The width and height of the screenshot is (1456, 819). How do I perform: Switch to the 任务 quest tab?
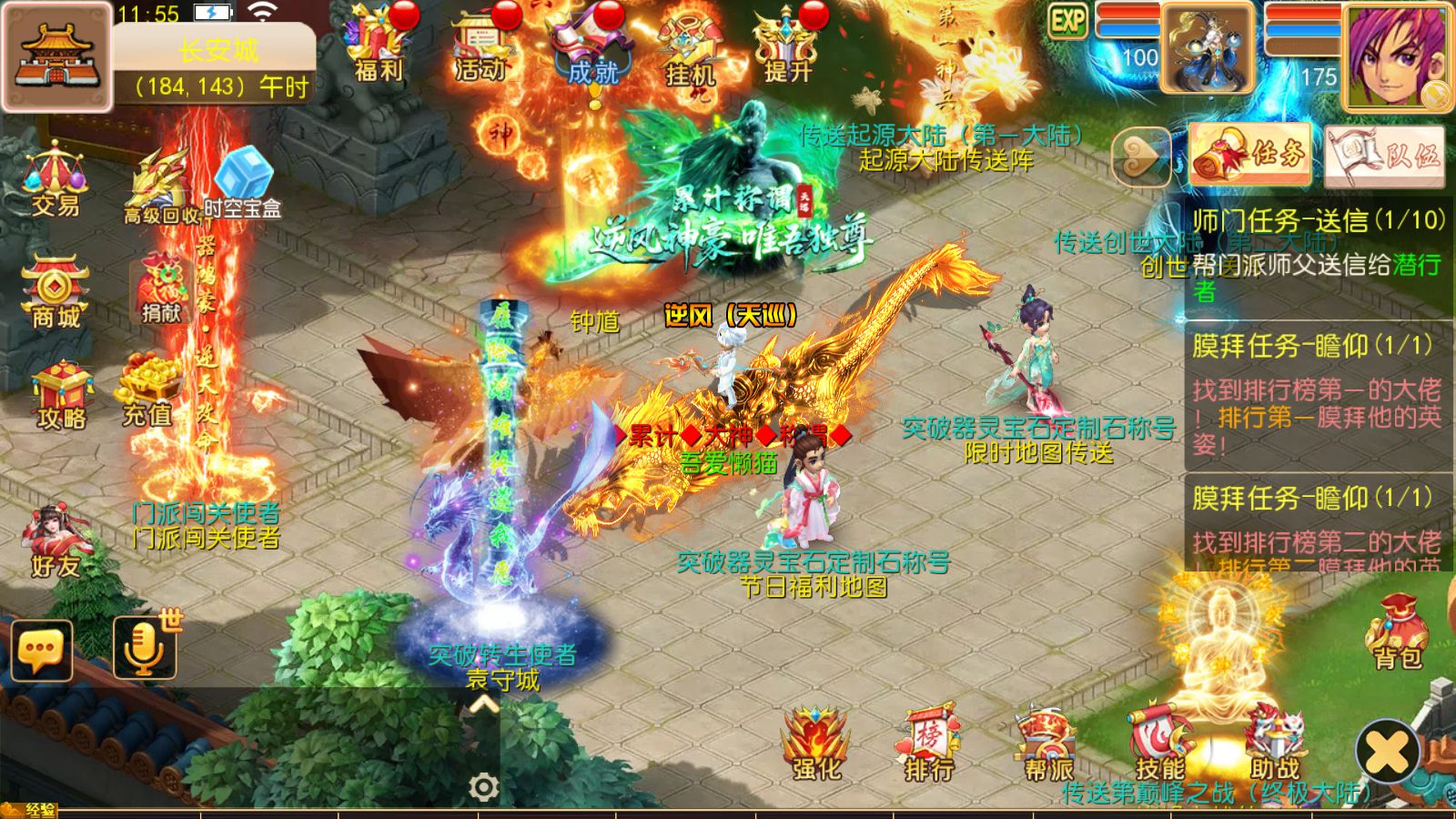click(x=1250, y=155)
